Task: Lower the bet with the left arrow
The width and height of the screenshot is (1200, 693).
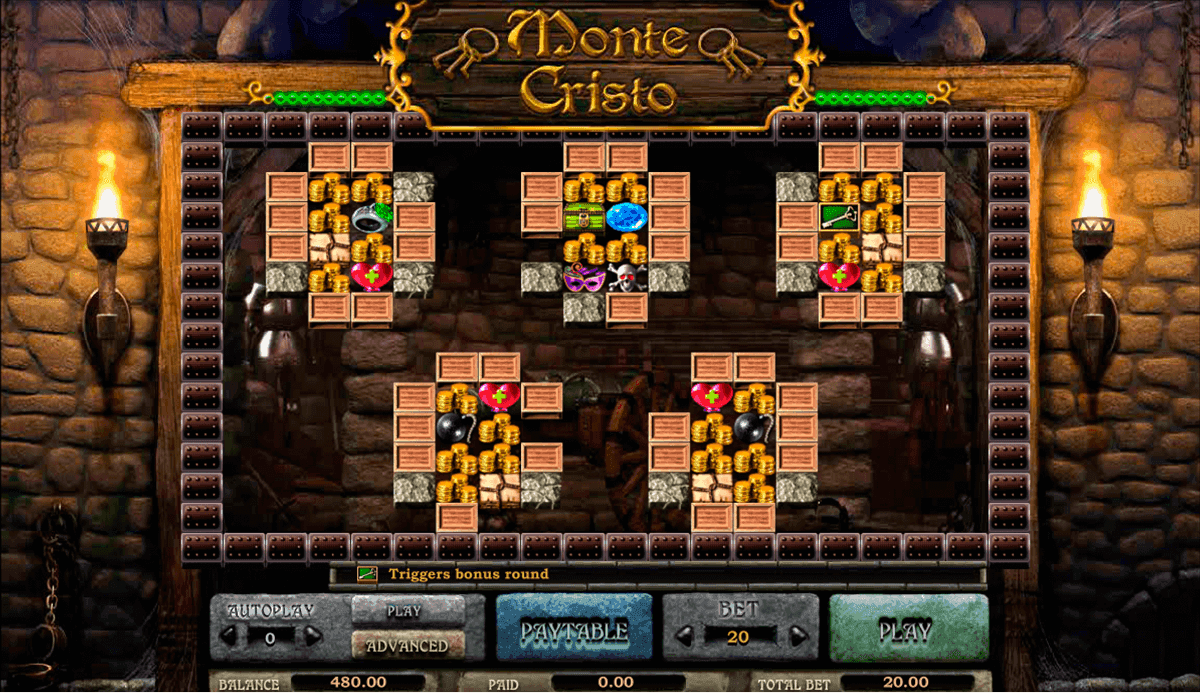Action: [687, 636]
